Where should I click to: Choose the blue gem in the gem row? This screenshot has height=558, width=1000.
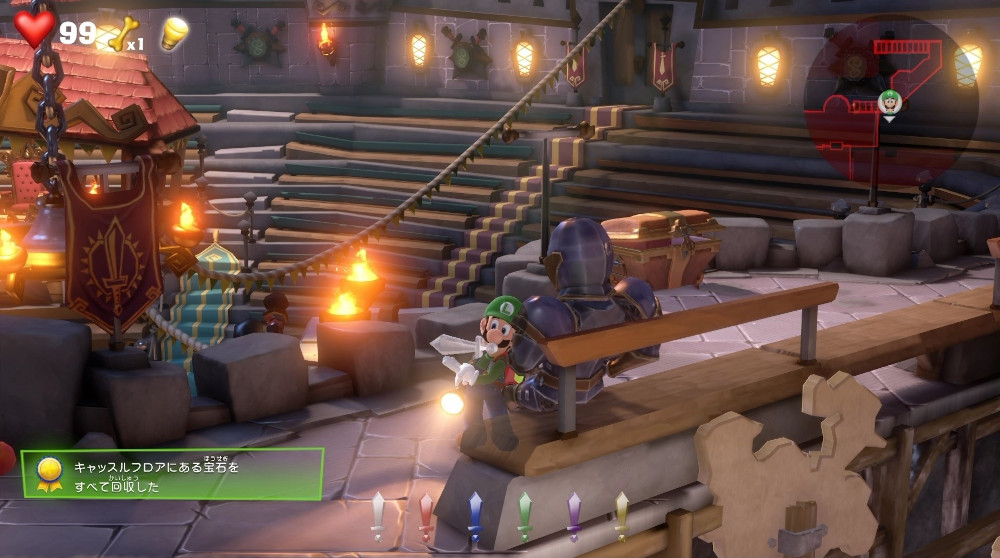[475, 515]
